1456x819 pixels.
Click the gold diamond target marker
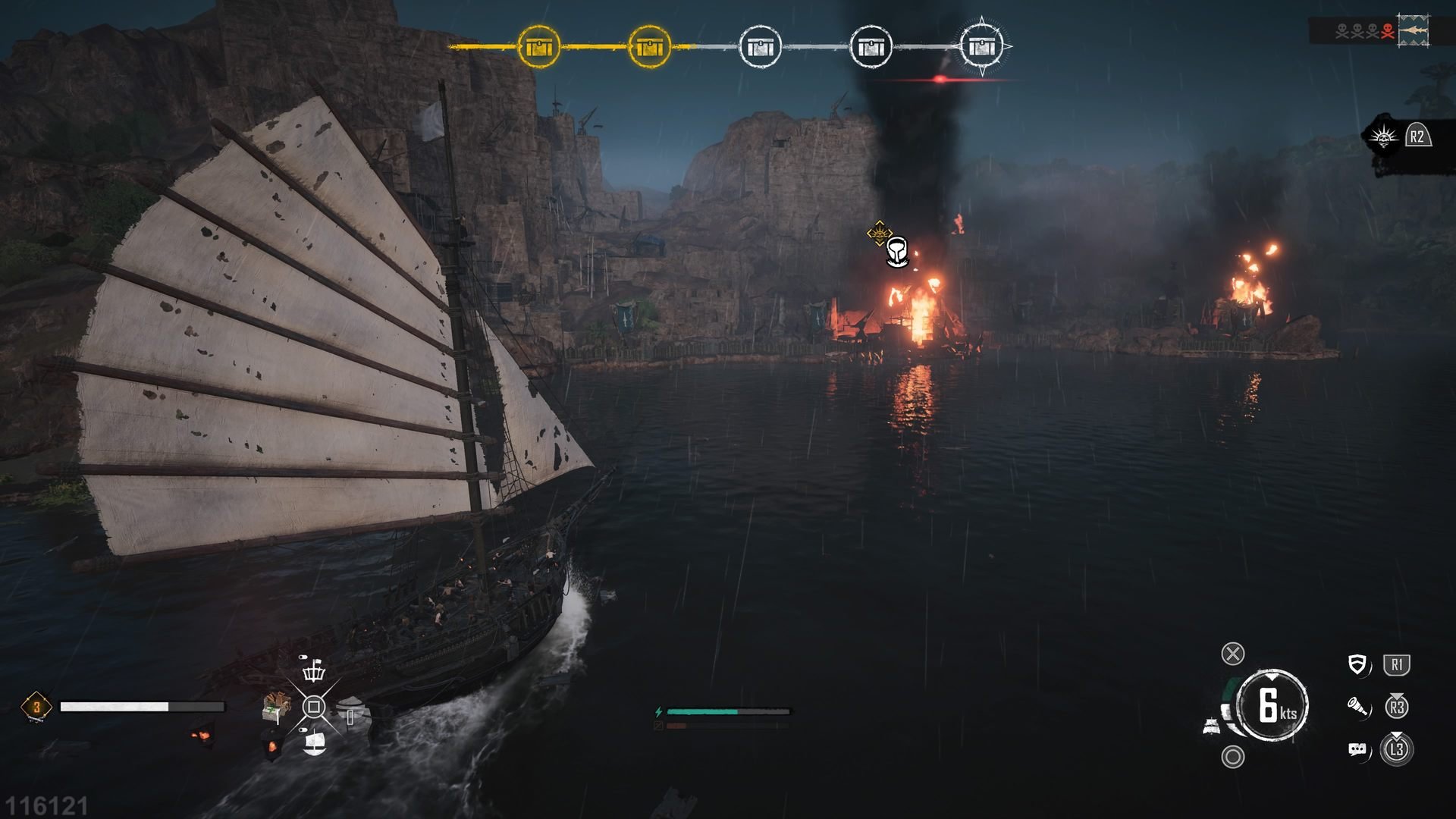pos(878,233)
